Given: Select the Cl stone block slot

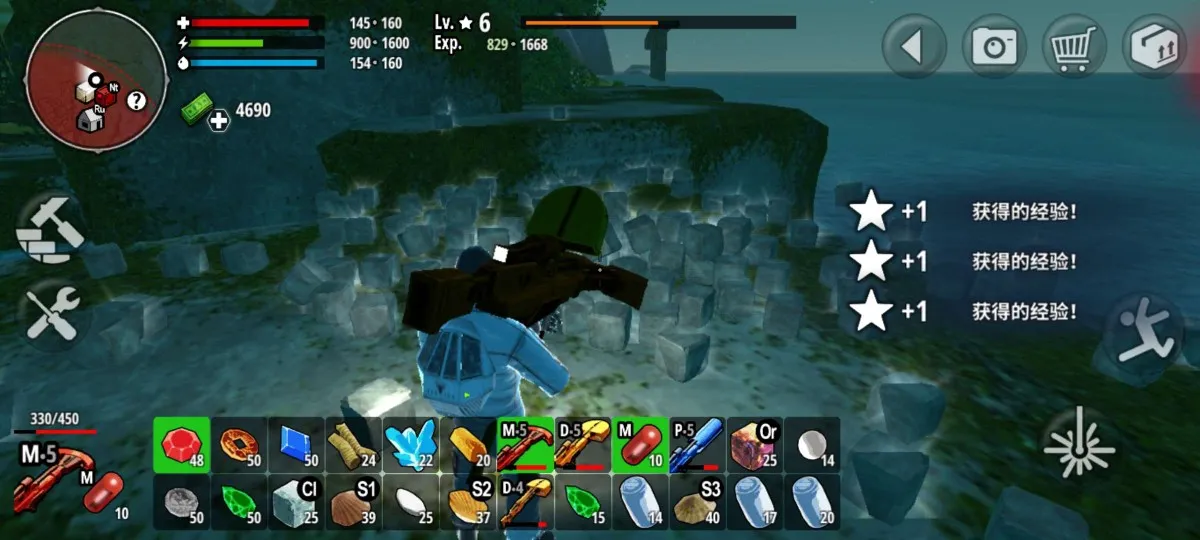Looking at the screenshot, I should point(297,501).
